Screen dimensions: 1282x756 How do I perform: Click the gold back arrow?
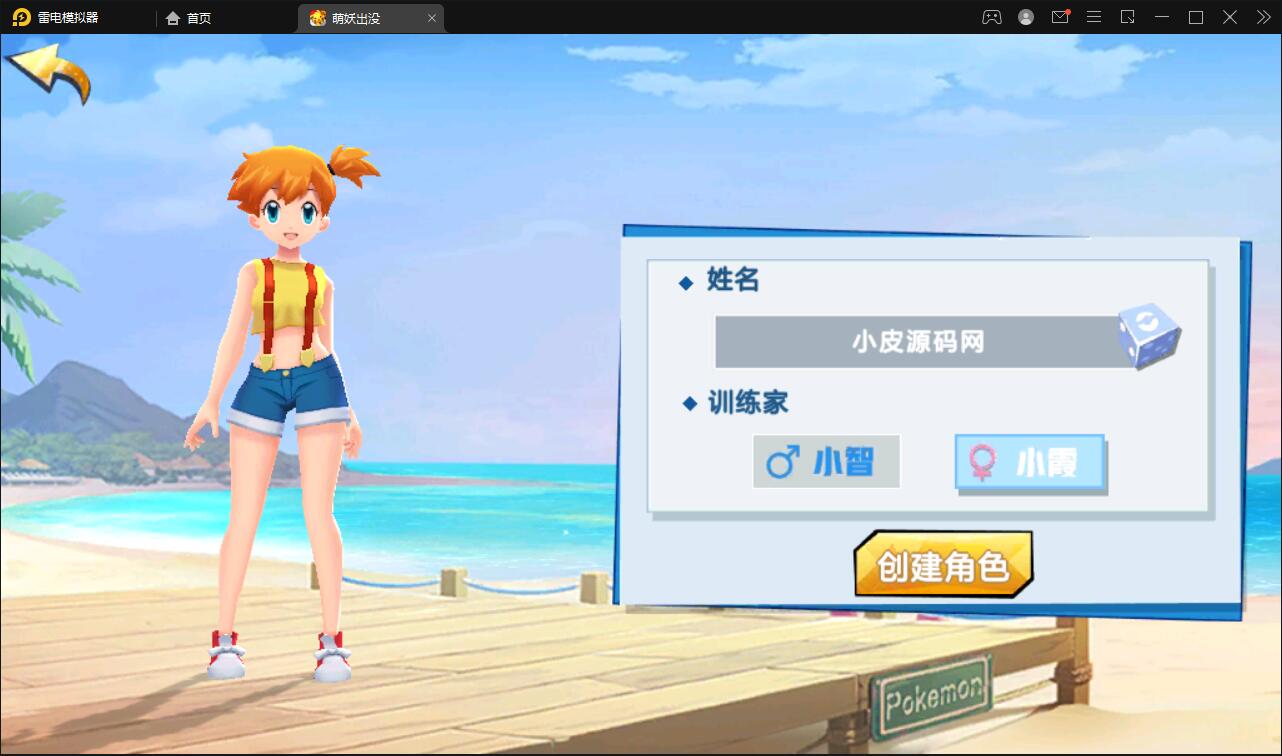[48, 72]
